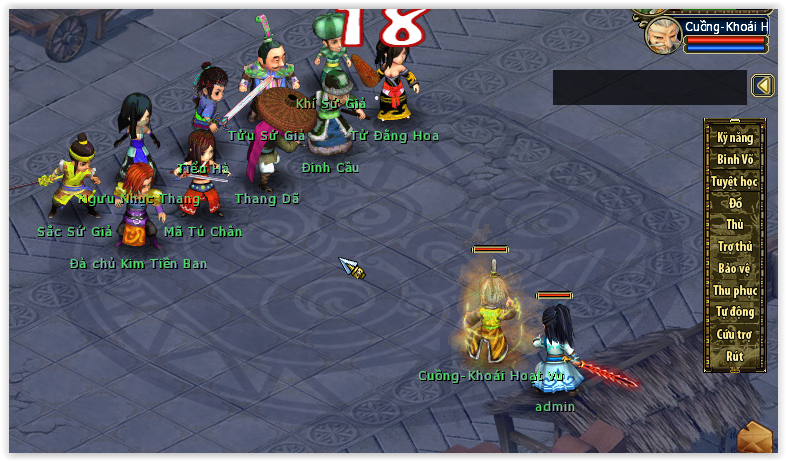Choose the Cứu trợ rescue command
Screen dimensions: 786x461
point(735,334)
